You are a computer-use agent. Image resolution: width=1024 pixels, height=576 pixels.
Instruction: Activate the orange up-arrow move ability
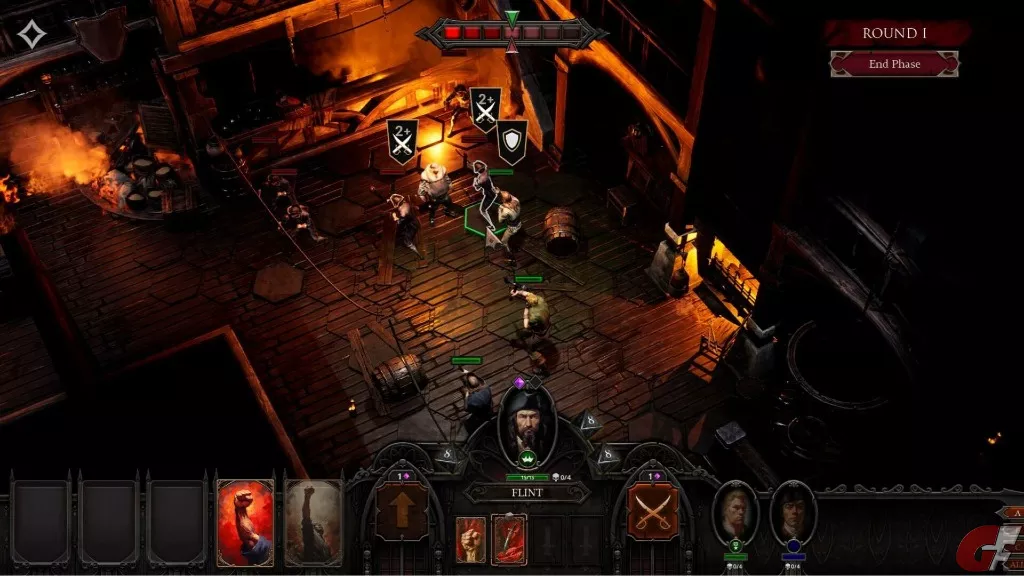pyautogui.click(x=400, y=510)
